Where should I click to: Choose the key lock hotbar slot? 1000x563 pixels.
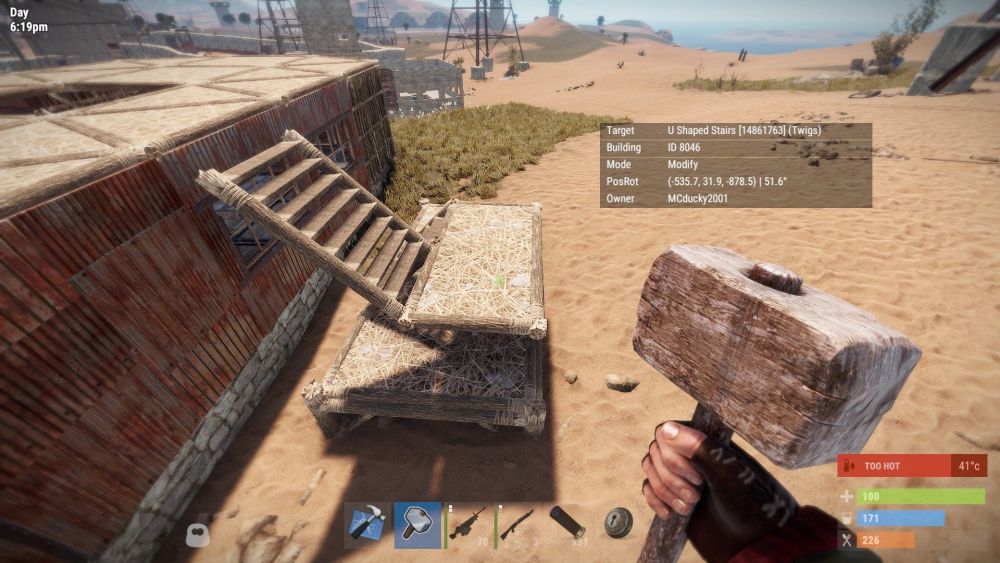[618, 524]
